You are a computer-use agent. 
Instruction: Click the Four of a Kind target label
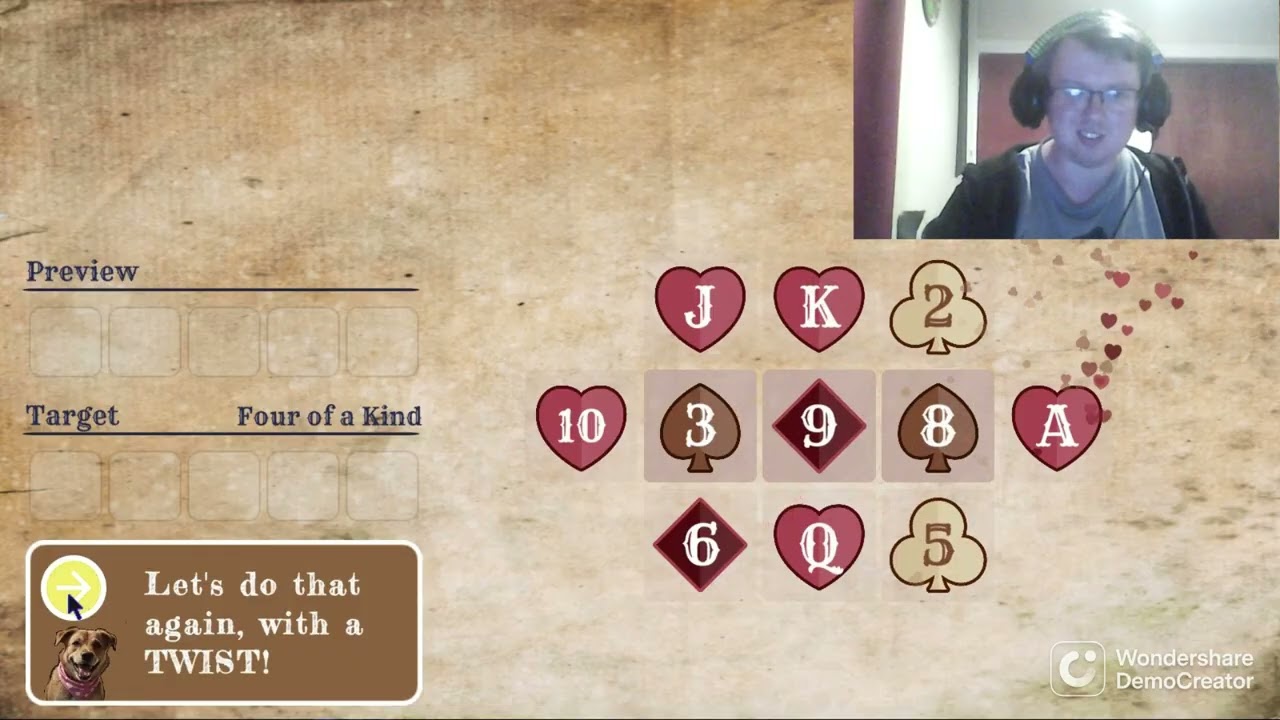pyautogui.click(x=329, y=416)
